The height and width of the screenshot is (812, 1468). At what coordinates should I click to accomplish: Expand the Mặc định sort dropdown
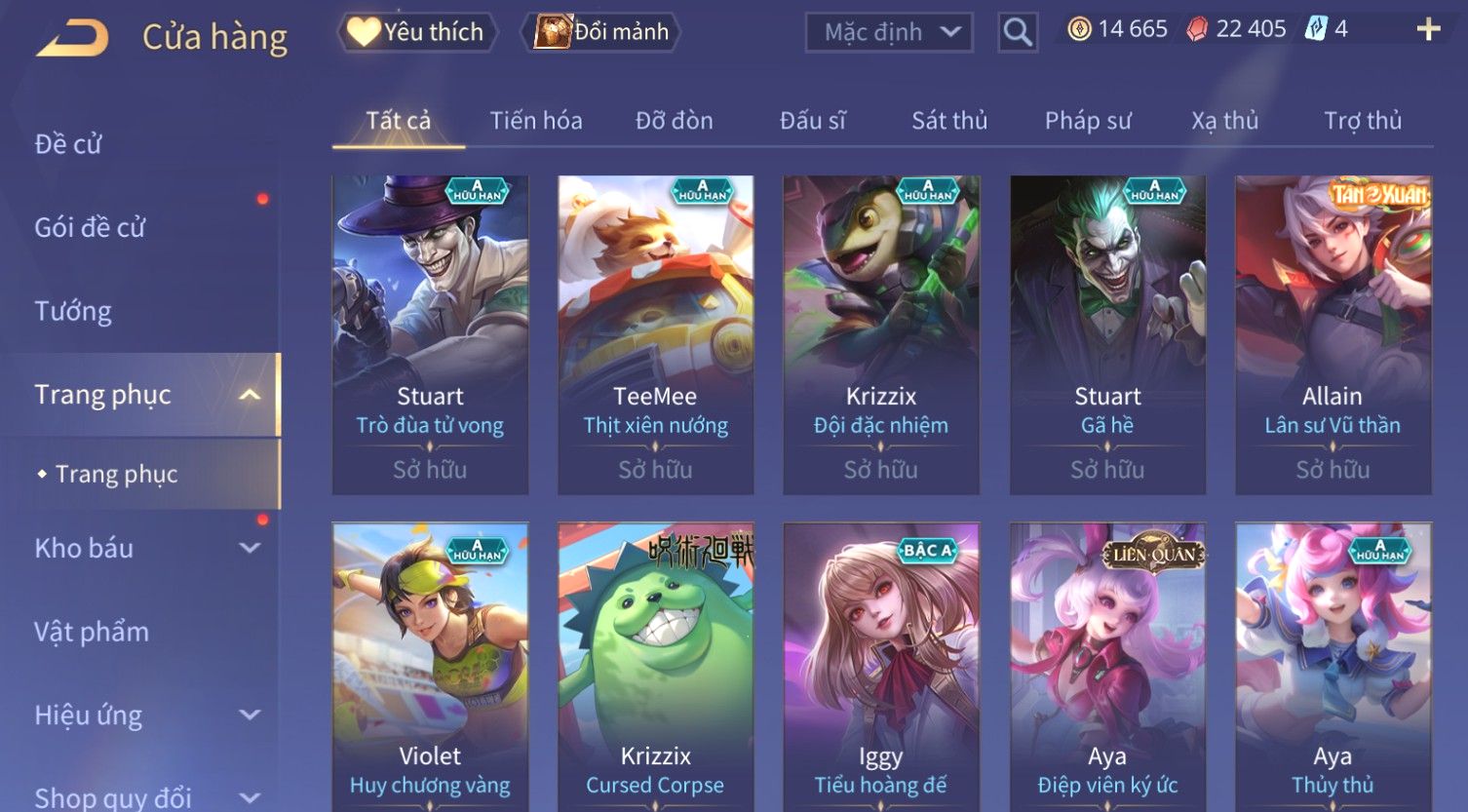[889, 32]
